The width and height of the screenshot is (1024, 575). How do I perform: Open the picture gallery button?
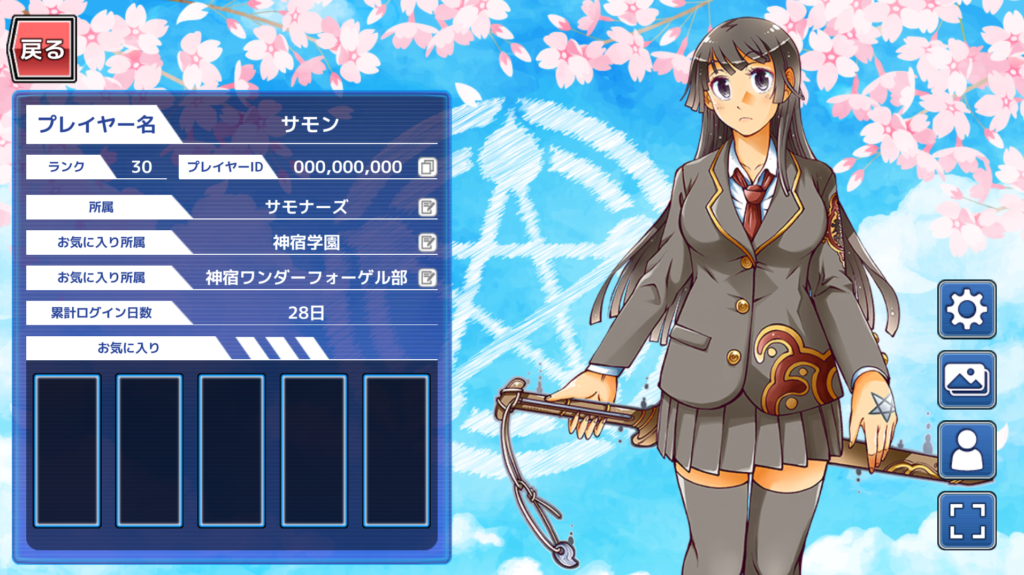coord(966,380)
